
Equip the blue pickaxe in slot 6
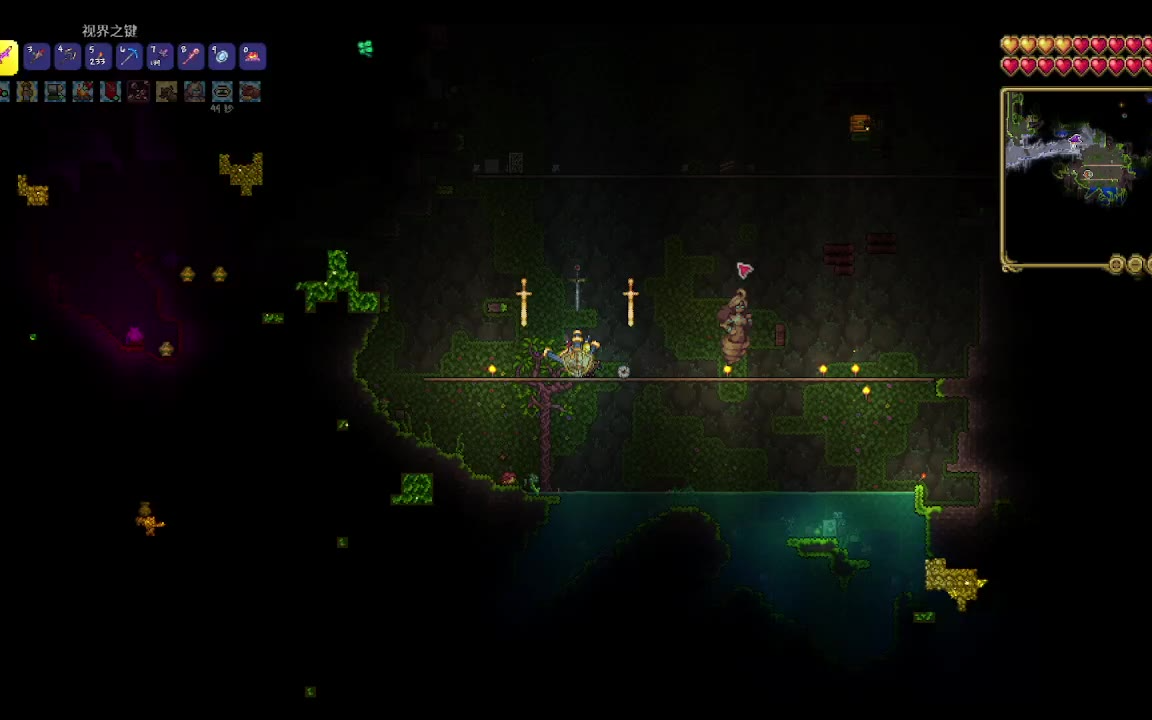[129, 56]
